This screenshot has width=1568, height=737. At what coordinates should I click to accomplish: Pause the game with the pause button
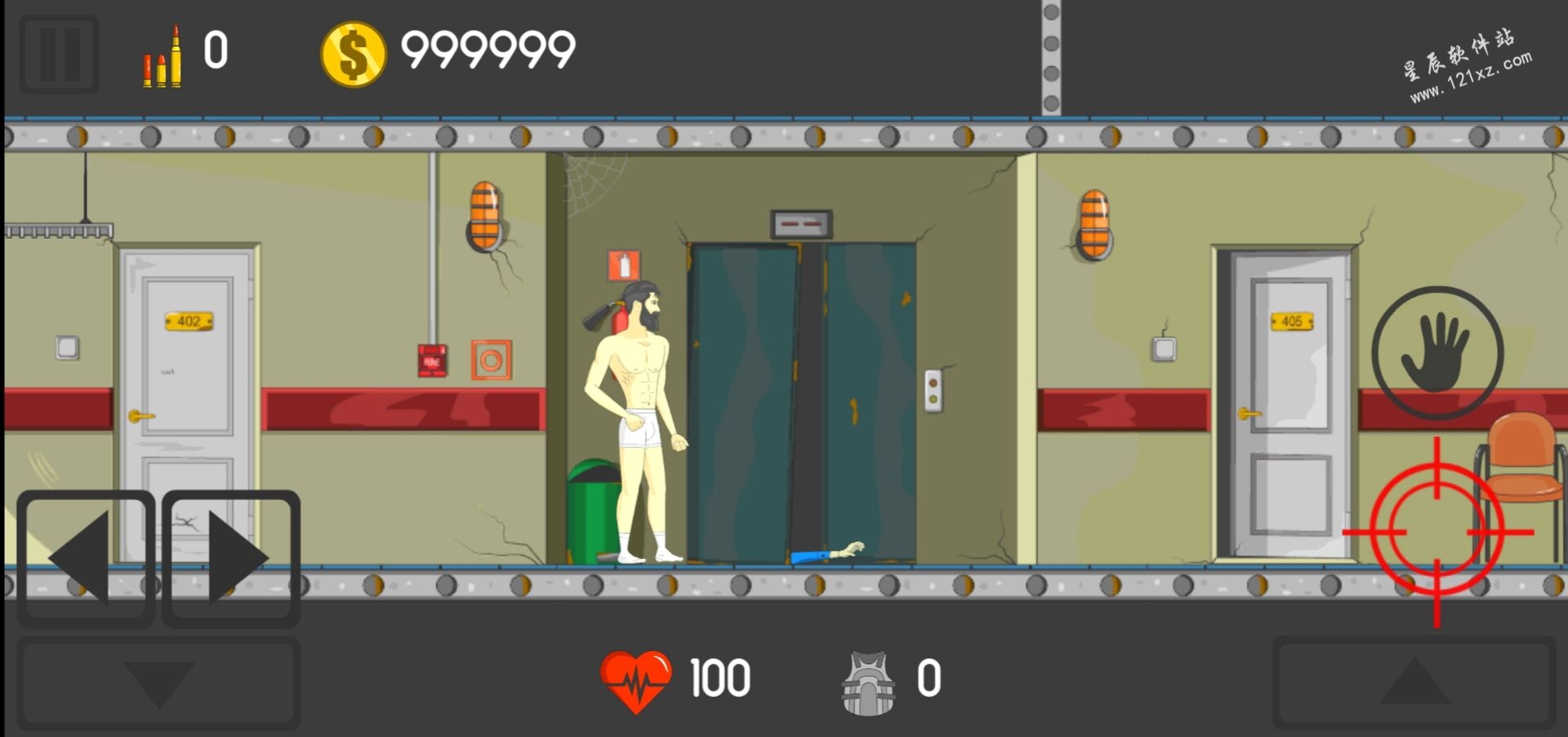coord(60,54)
